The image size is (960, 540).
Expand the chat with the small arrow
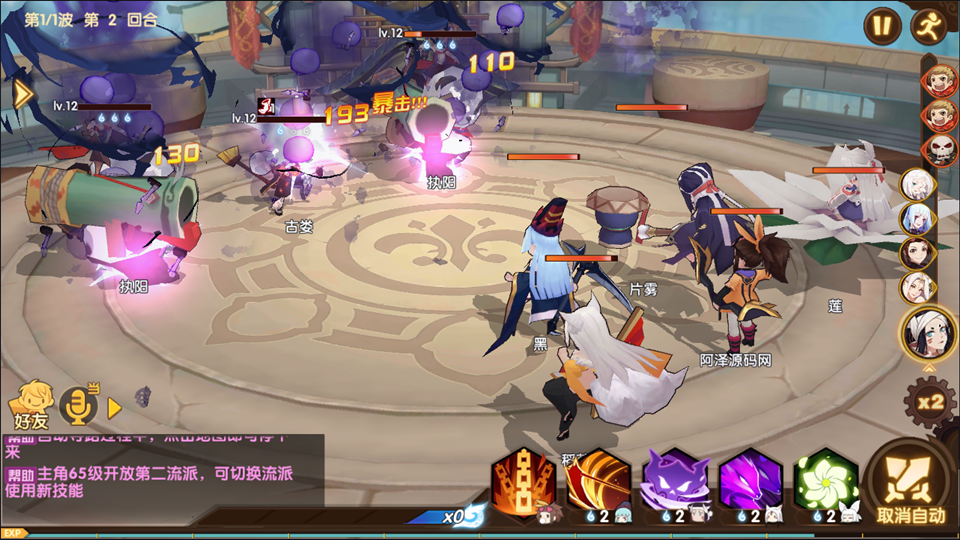(x=114, y=408)
